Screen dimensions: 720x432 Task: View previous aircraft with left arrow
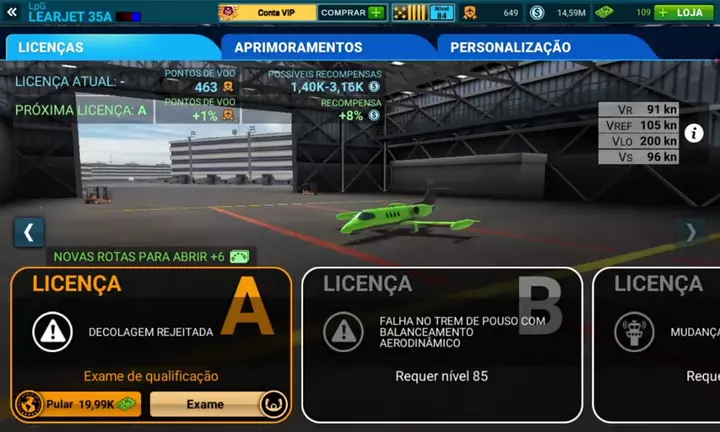coord(28,232)
